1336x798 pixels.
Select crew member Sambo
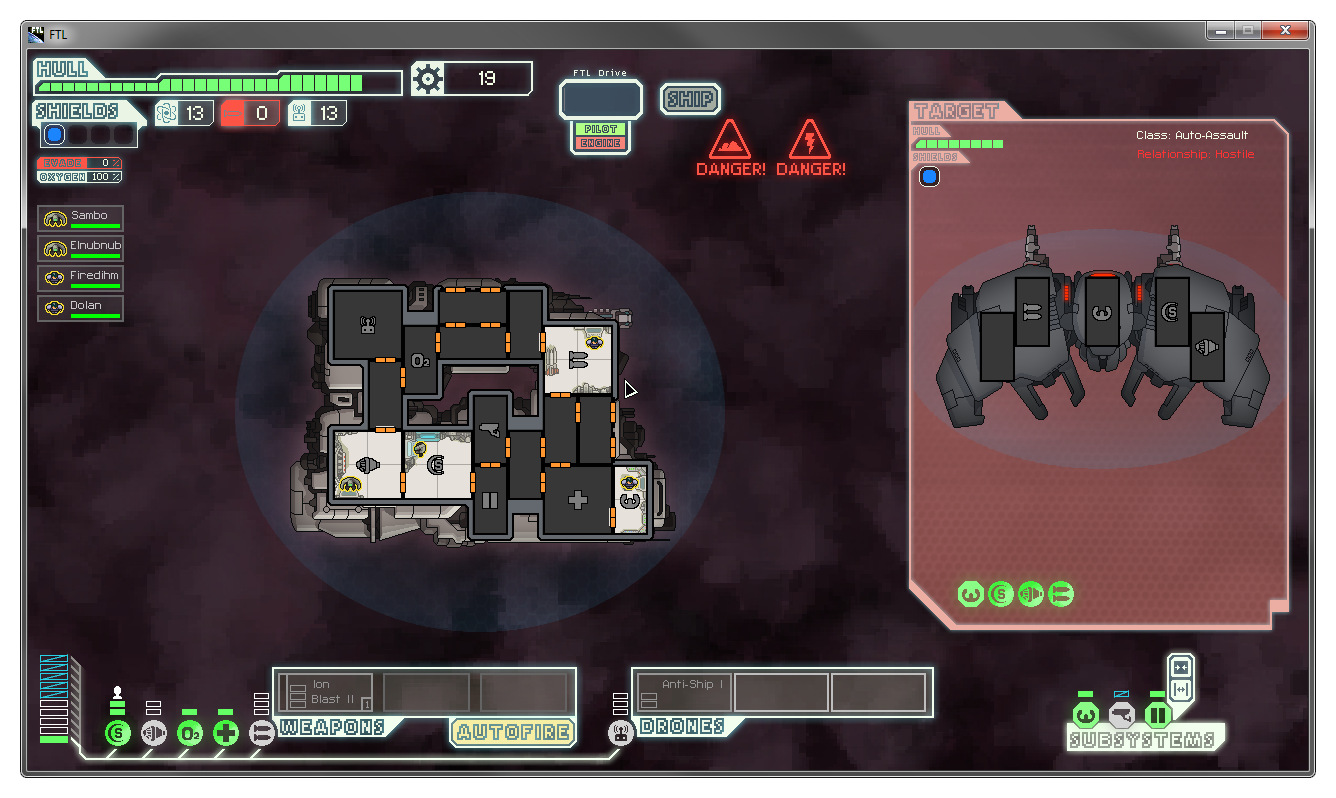(x=81, y=218)
